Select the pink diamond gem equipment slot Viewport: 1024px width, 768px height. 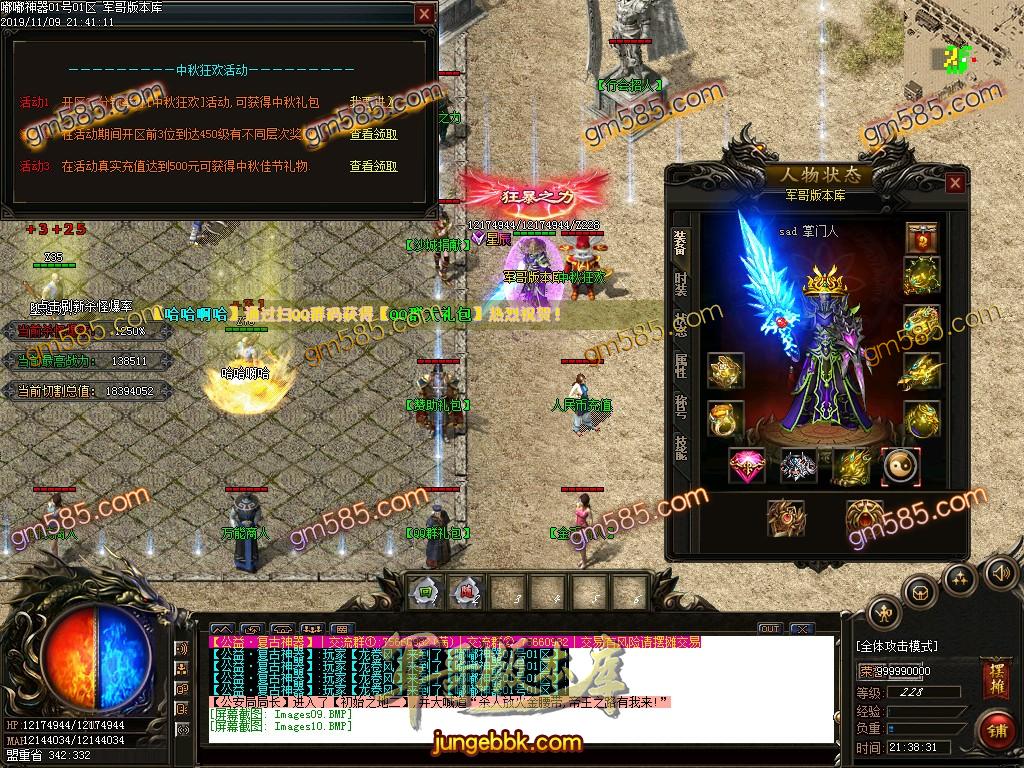tap(748, 465)
